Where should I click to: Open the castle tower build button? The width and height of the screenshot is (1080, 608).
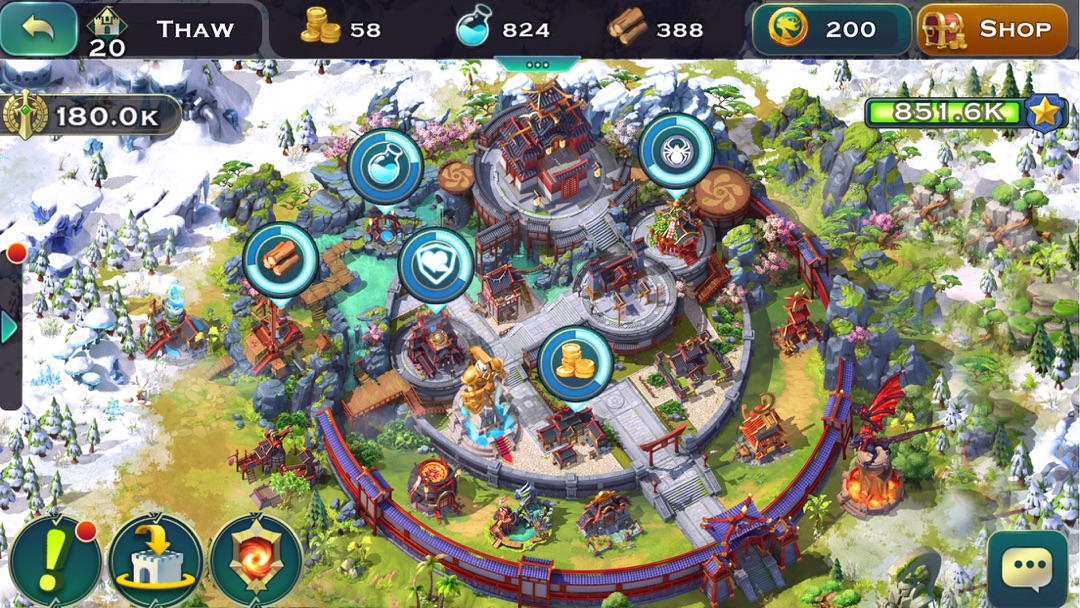coord(155,561)
